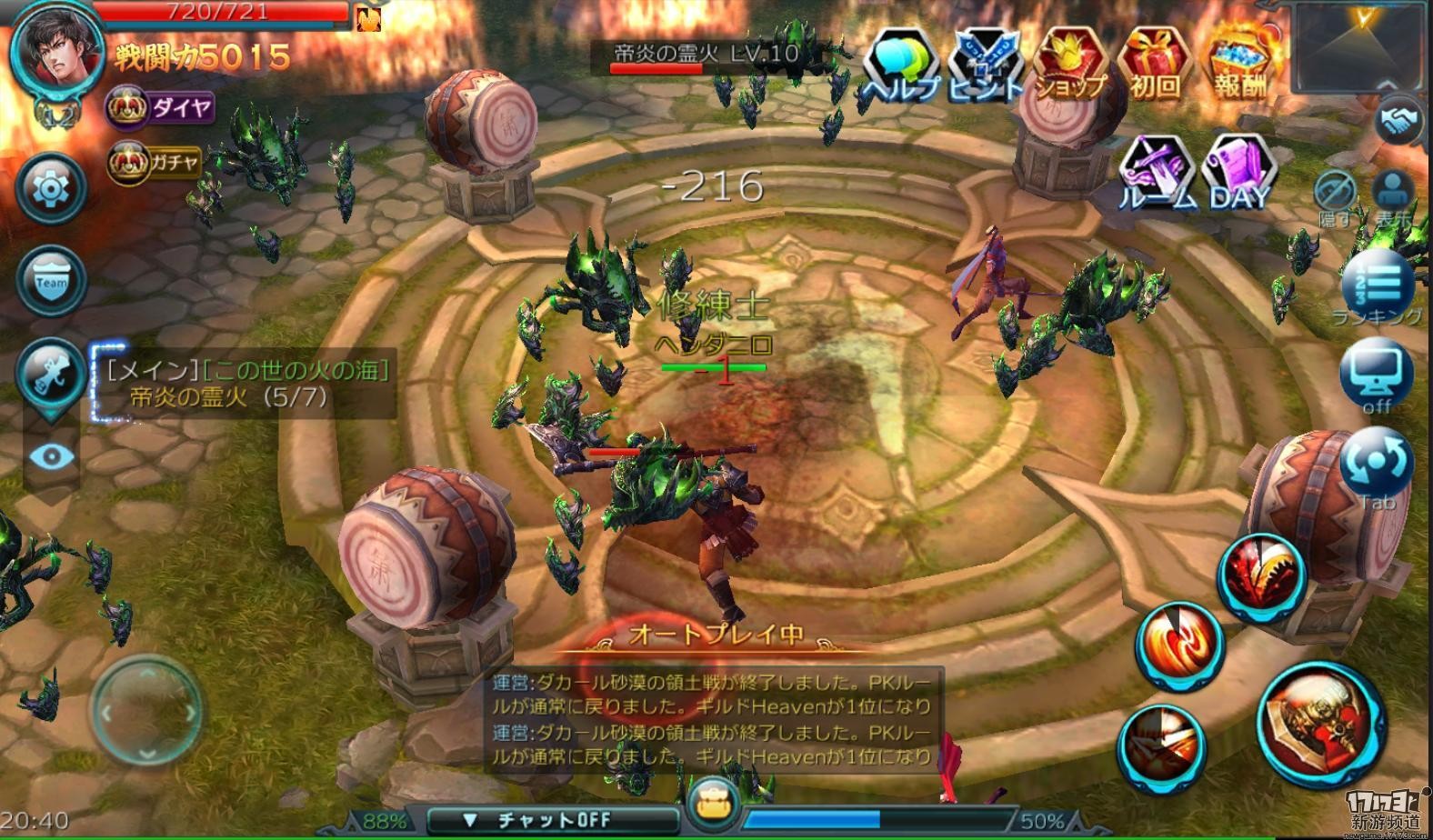Open the 報酬 rewards chest
This screenshot has height=840, width=1433.
[1240, 65]
